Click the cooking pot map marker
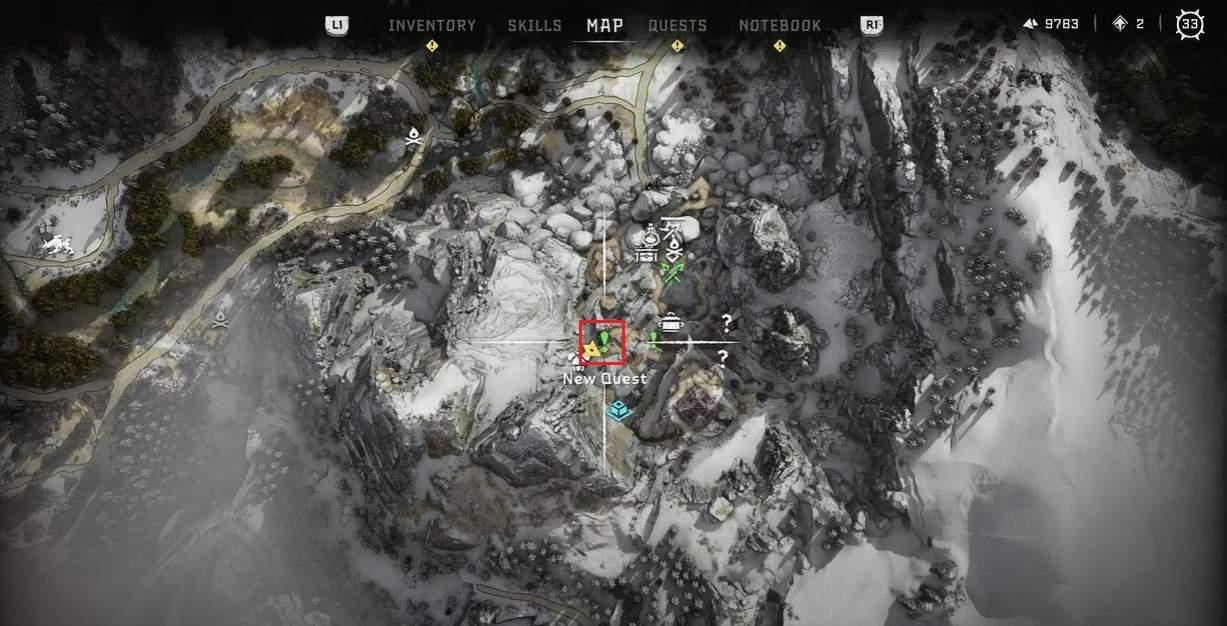The width and height of the screenshot is (1227, 626). pos(674,322)
